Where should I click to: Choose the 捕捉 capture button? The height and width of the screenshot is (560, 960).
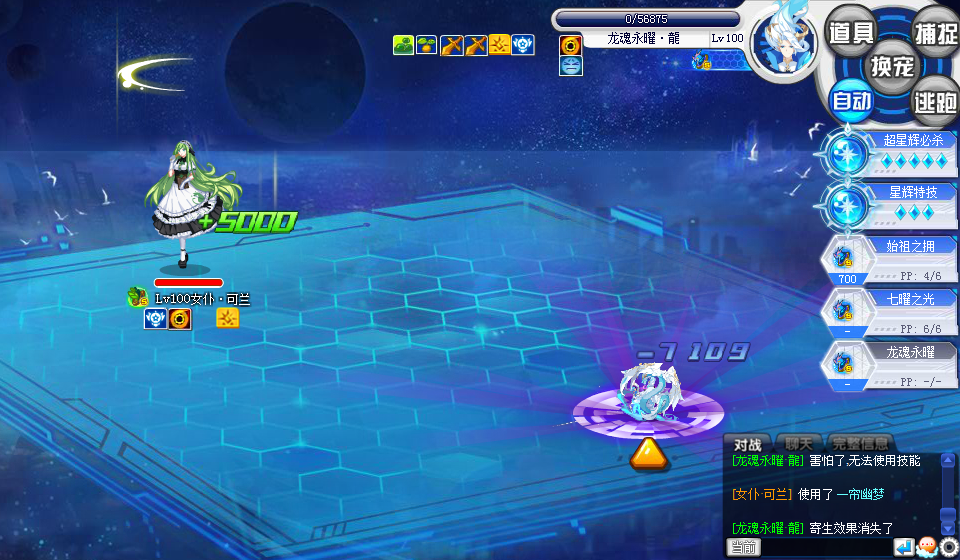click(934, 31)
